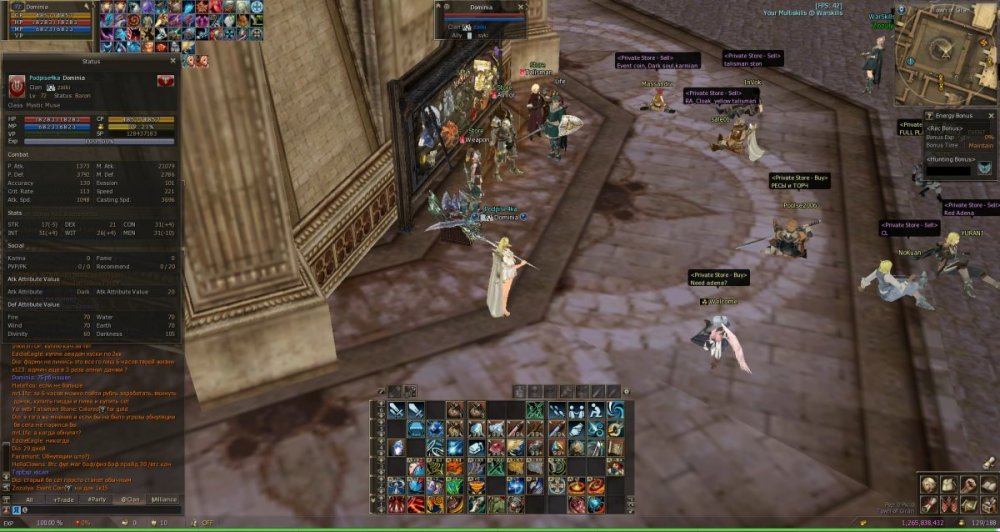1000x532 pixels.
Task: Show the Alliance chat tab
Action: pyautogui.click(x=164, y=499)
